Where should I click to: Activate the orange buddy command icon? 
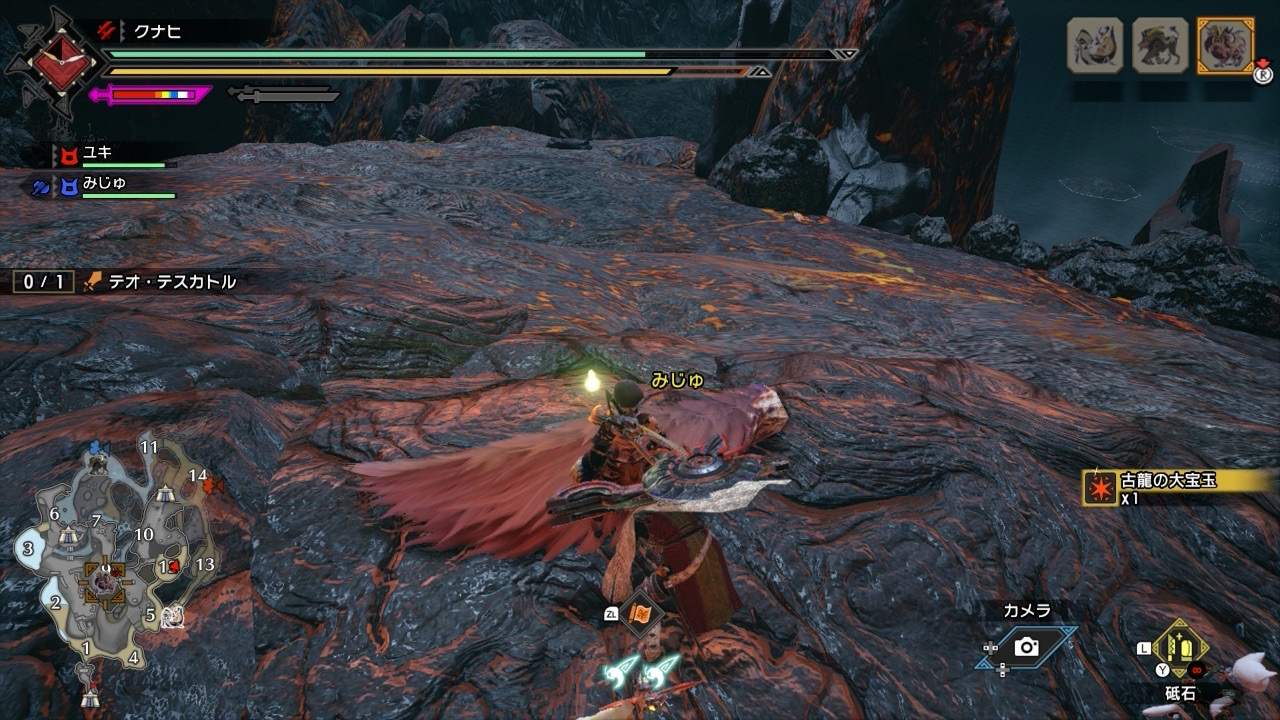(640, 612)
